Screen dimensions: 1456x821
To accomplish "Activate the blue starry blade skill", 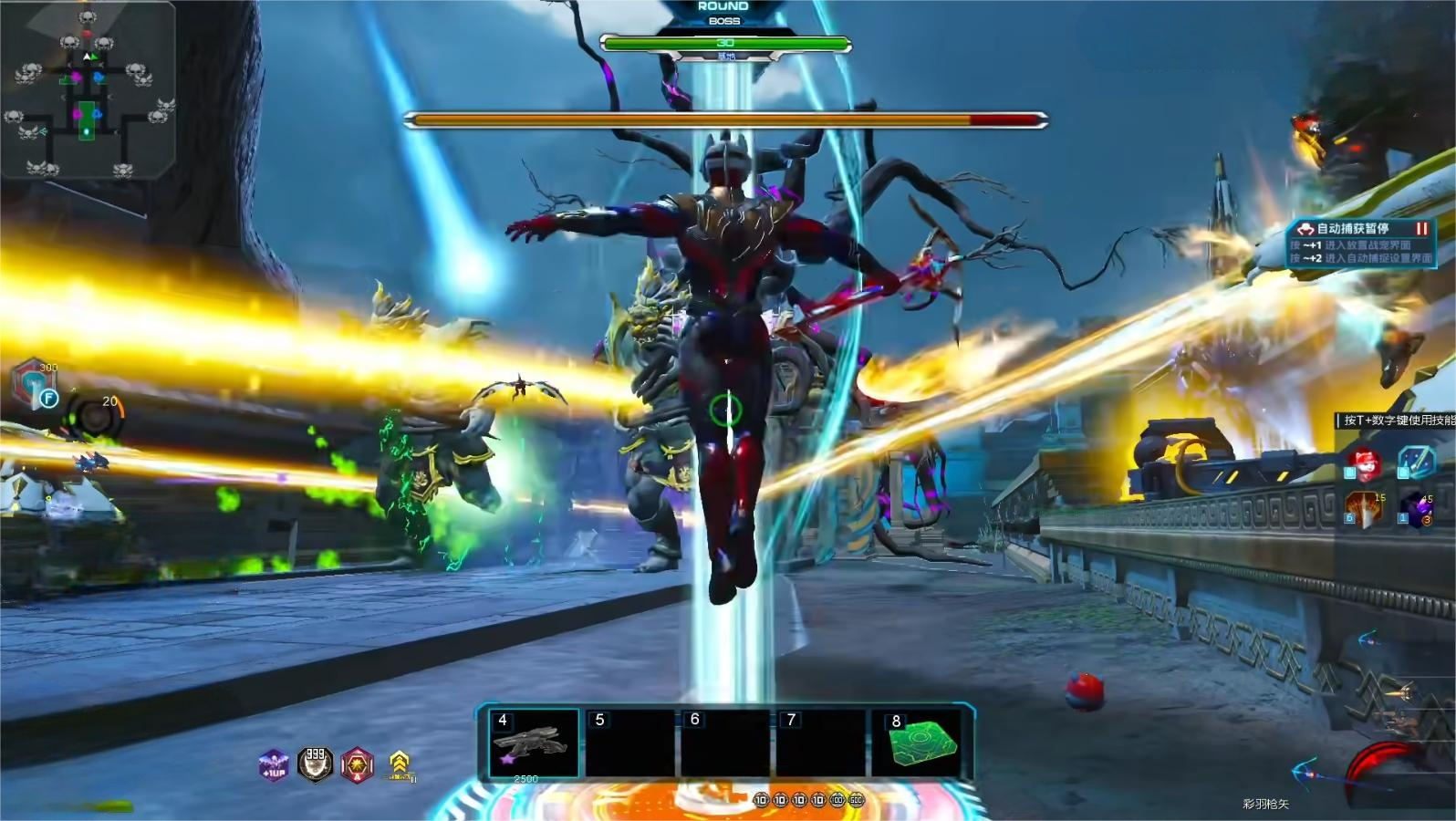I will (x=1416, y=462).
